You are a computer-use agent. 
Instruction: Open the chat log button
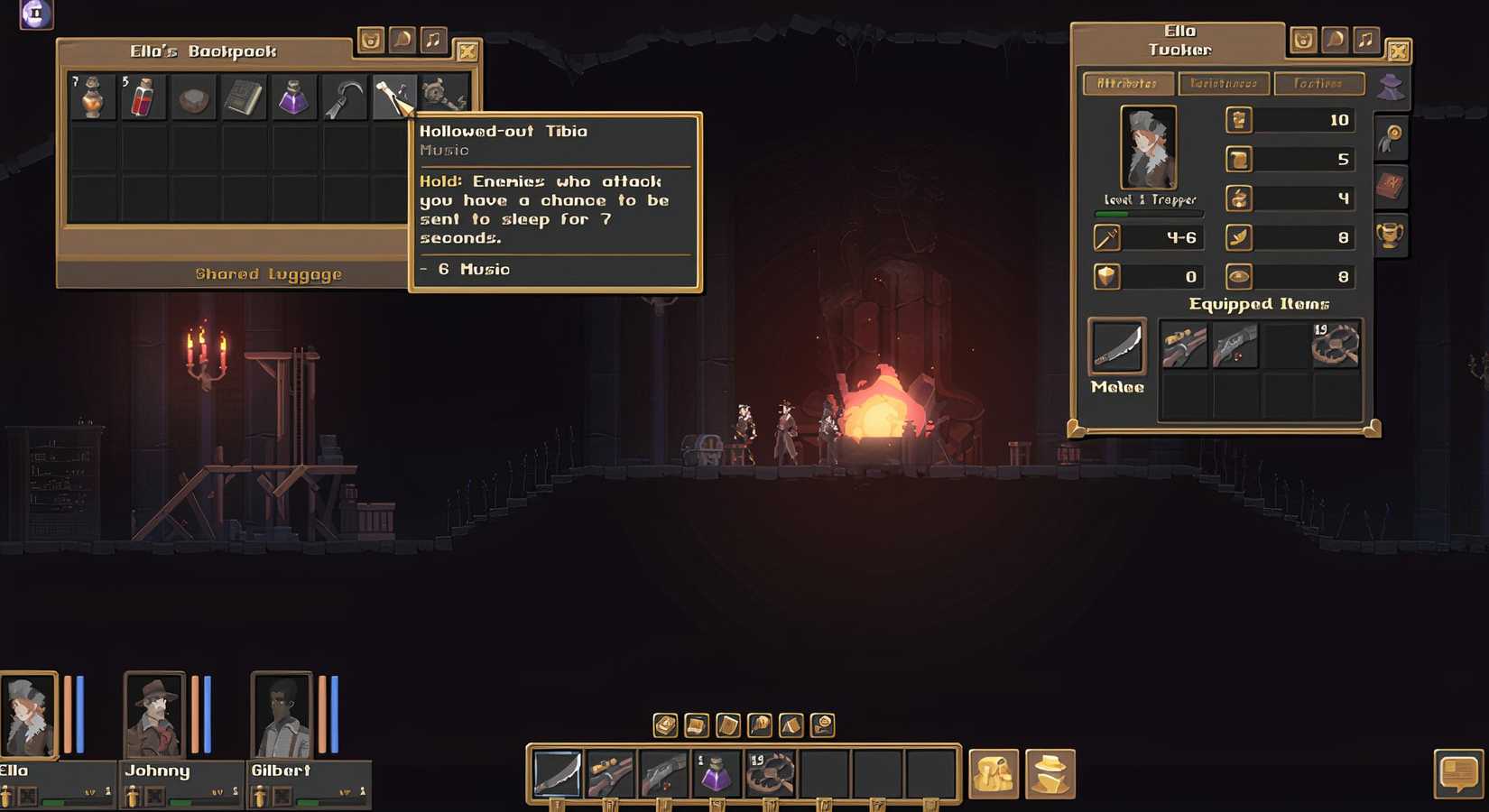1457,774
